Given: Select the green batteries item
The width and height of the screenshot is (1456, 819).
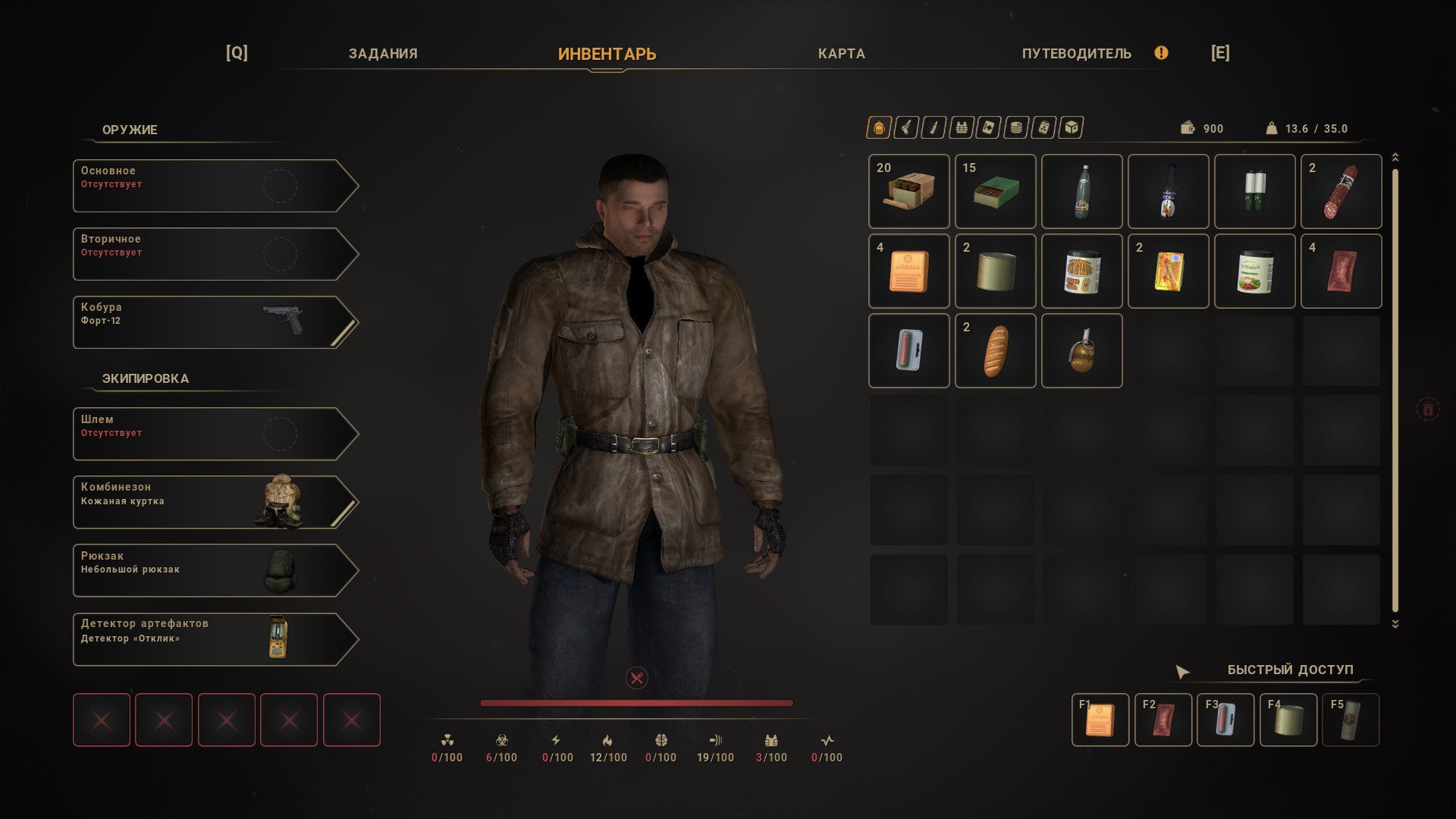Looking at the screenshot, I should [1254, 191].
